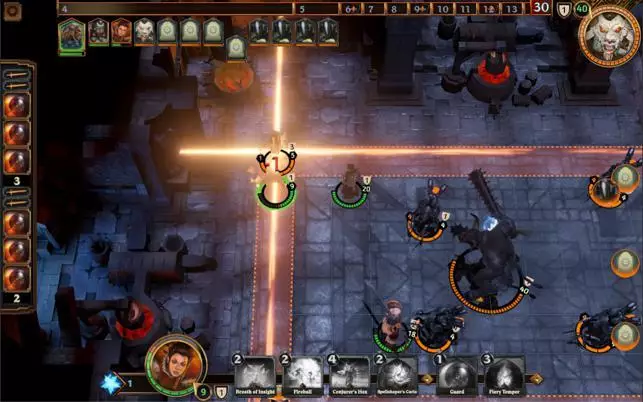Choose the Conjurer's Hex card
This screenshot has height=402, width=643.
[x=350, y=375]
